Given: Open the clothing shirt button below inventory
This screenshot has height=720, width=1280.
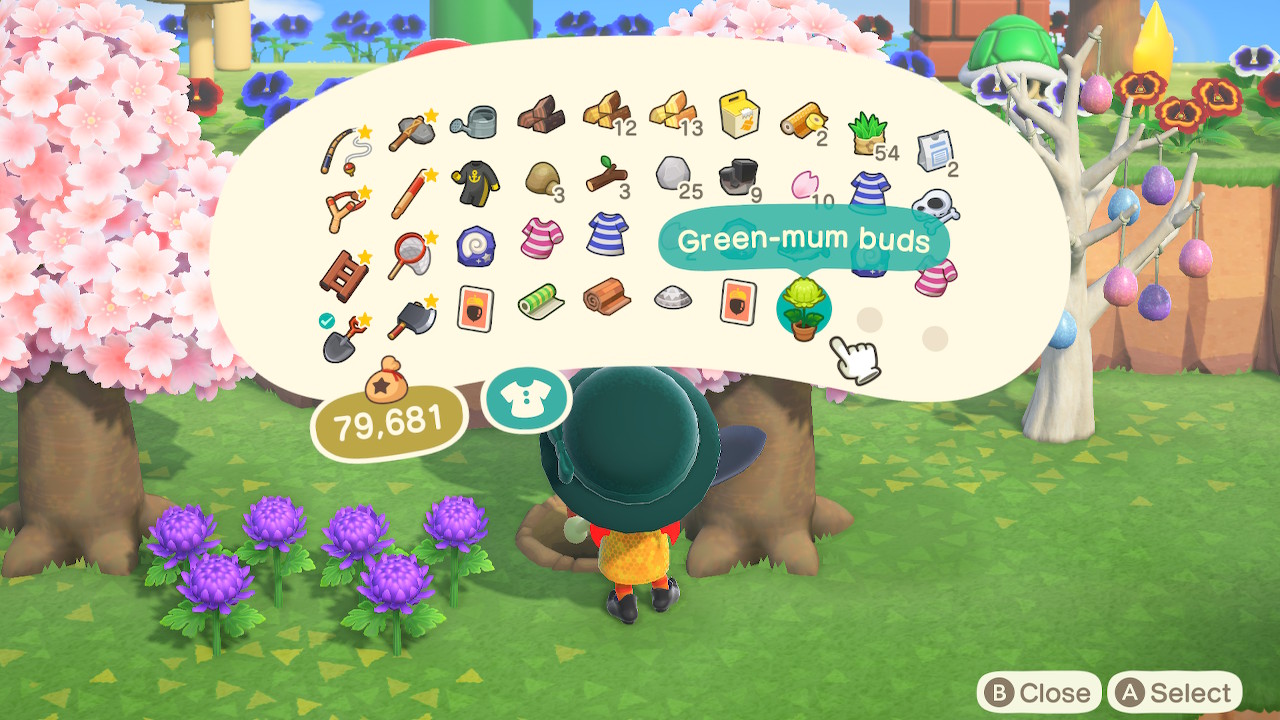Looking at the screenshot, I should (x=526, y=398).
